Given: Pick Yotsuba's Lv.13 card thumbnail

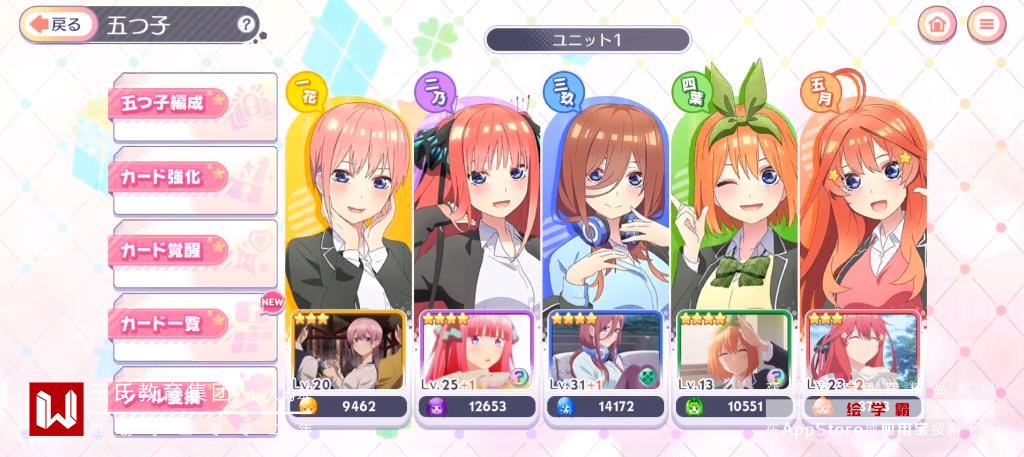Looking at the screenshot, I should click(733, 352).
